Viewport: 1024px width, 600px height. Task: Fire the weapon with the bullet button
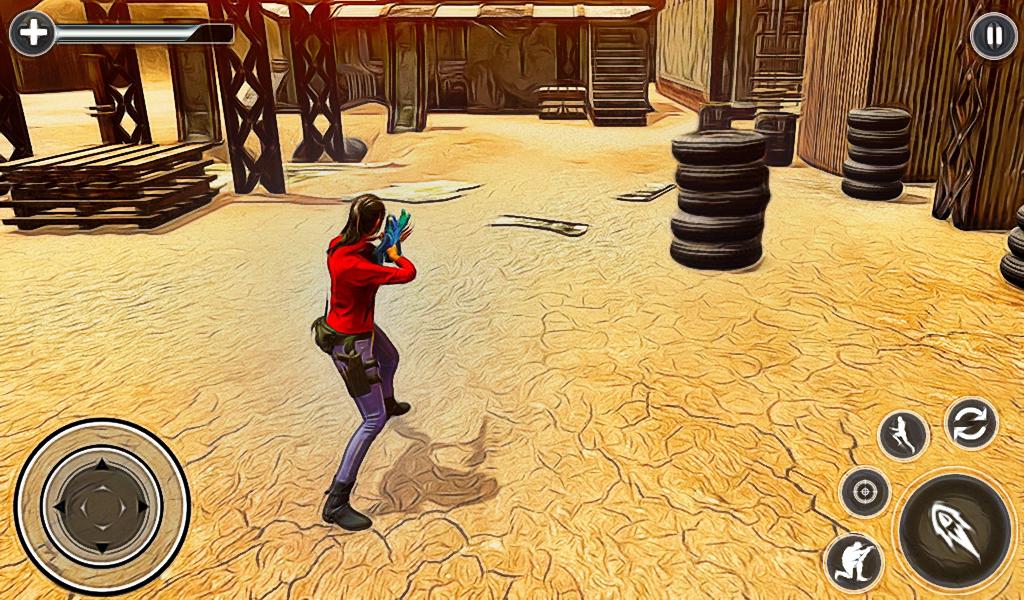954,529
